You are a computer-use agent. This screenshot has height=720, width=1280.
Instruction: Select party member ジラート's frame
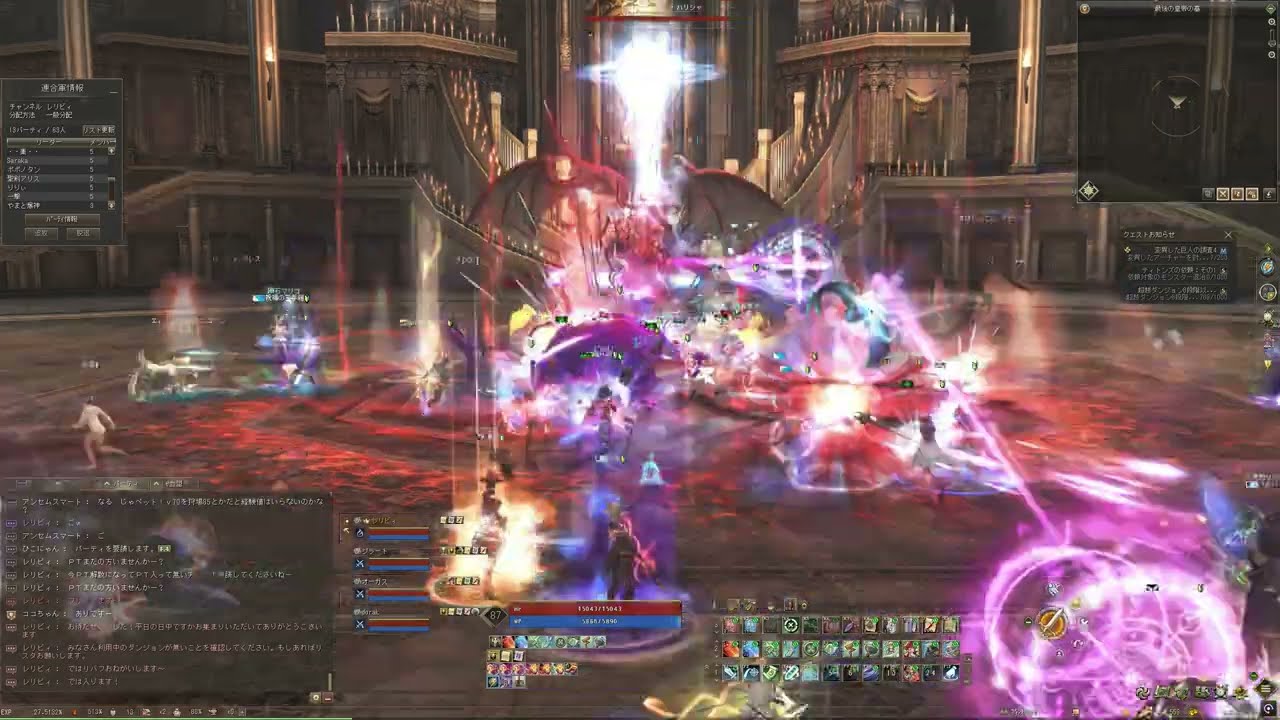point(392,557)
